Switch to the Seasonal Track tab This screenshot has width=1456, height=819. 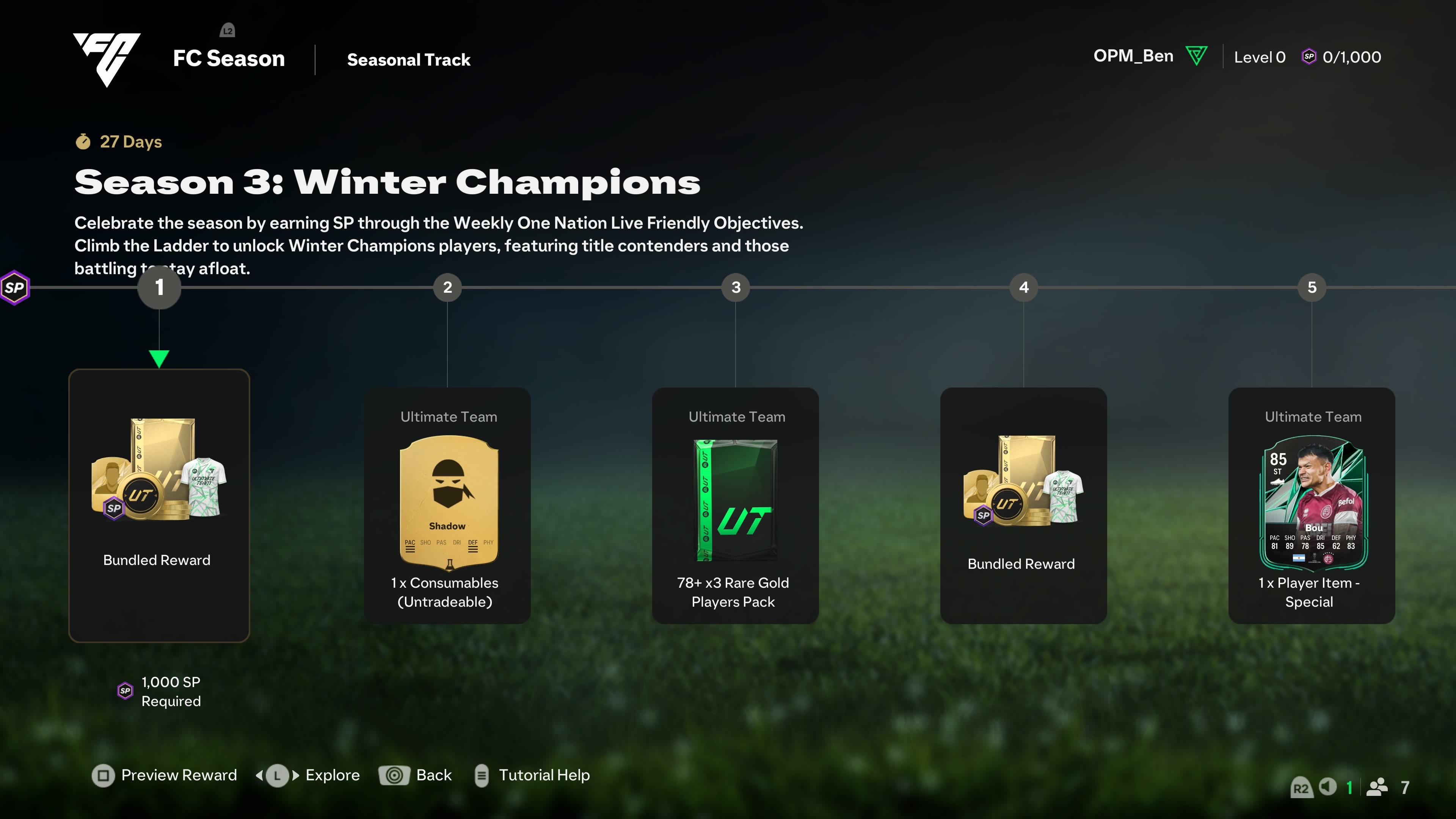(x=408, y=60)
